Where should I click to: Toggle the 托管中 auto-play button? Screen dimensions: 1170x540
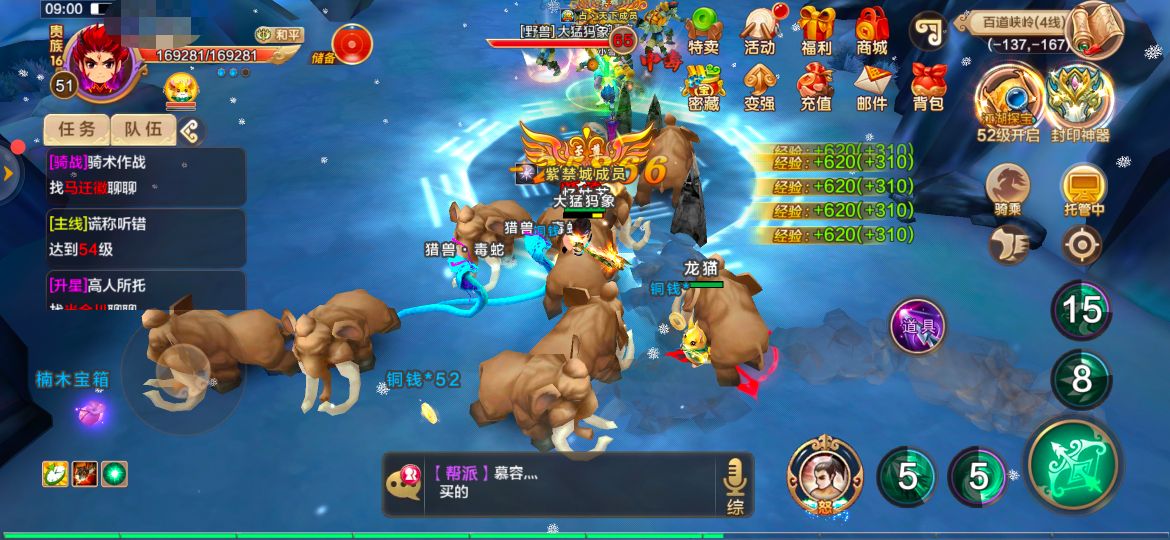pyautogui.click(x=1084, y=190)
